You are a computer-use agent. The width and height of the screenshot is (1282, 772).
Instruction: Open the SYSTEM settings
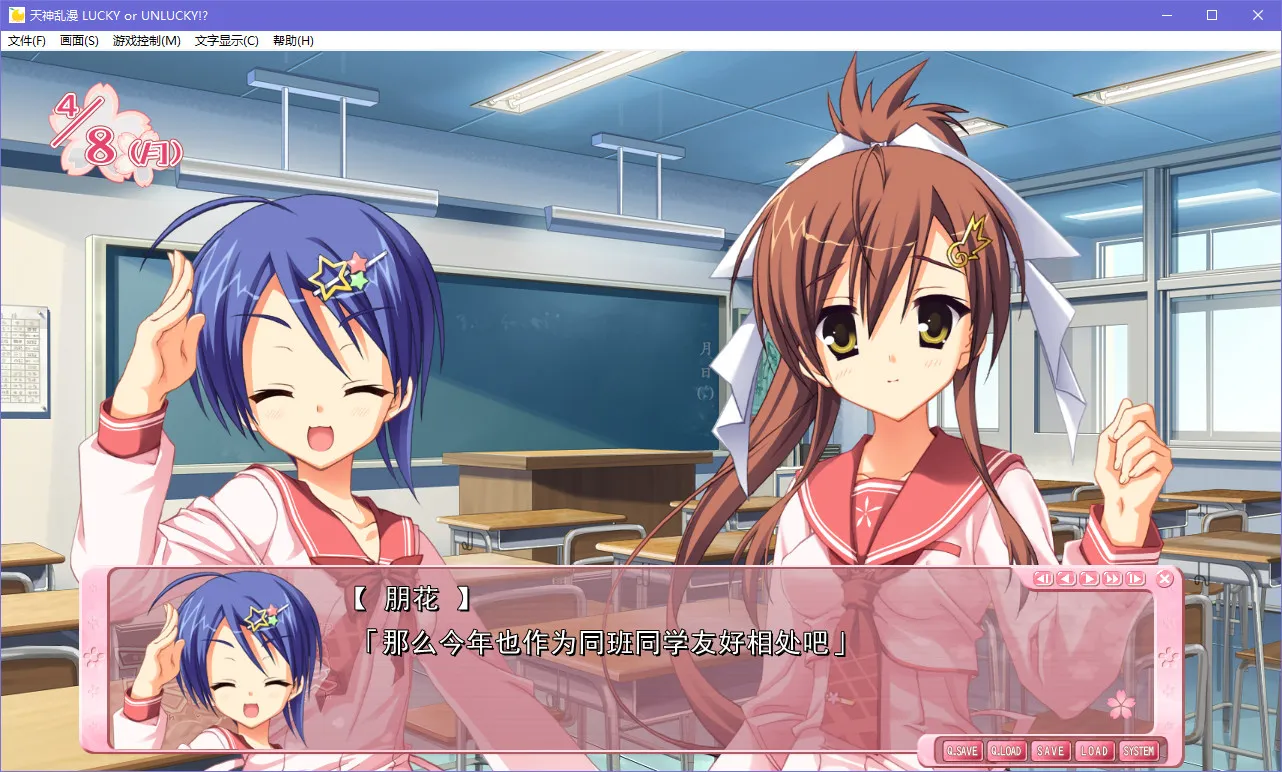point(1138,751)
